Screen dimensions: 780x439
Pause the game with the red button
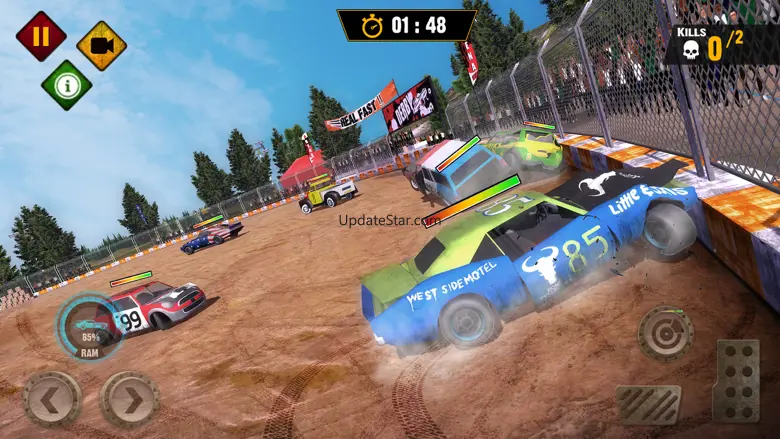(x=41, y=36)
